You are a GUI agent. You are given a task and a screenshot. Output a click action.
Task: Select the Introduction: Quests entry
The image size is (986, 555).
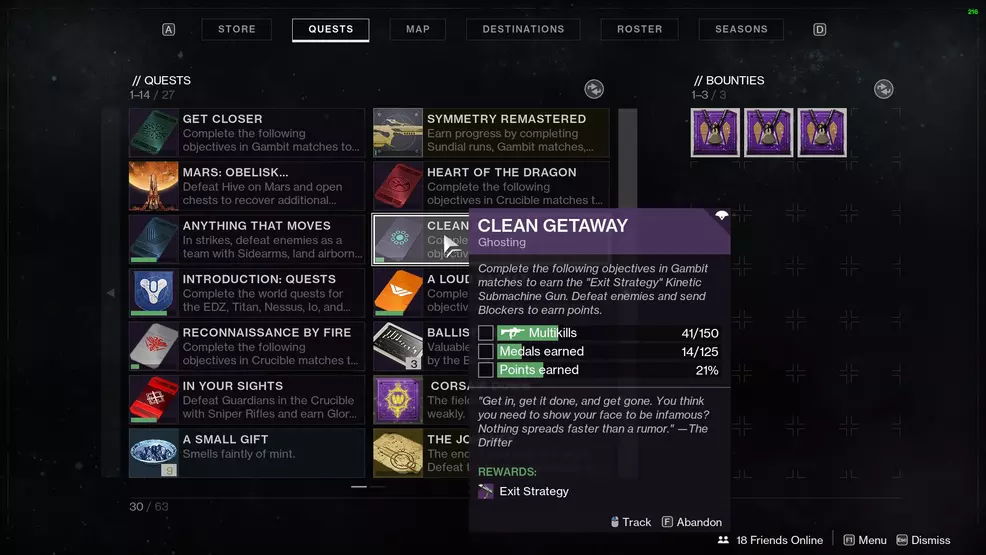247,293
